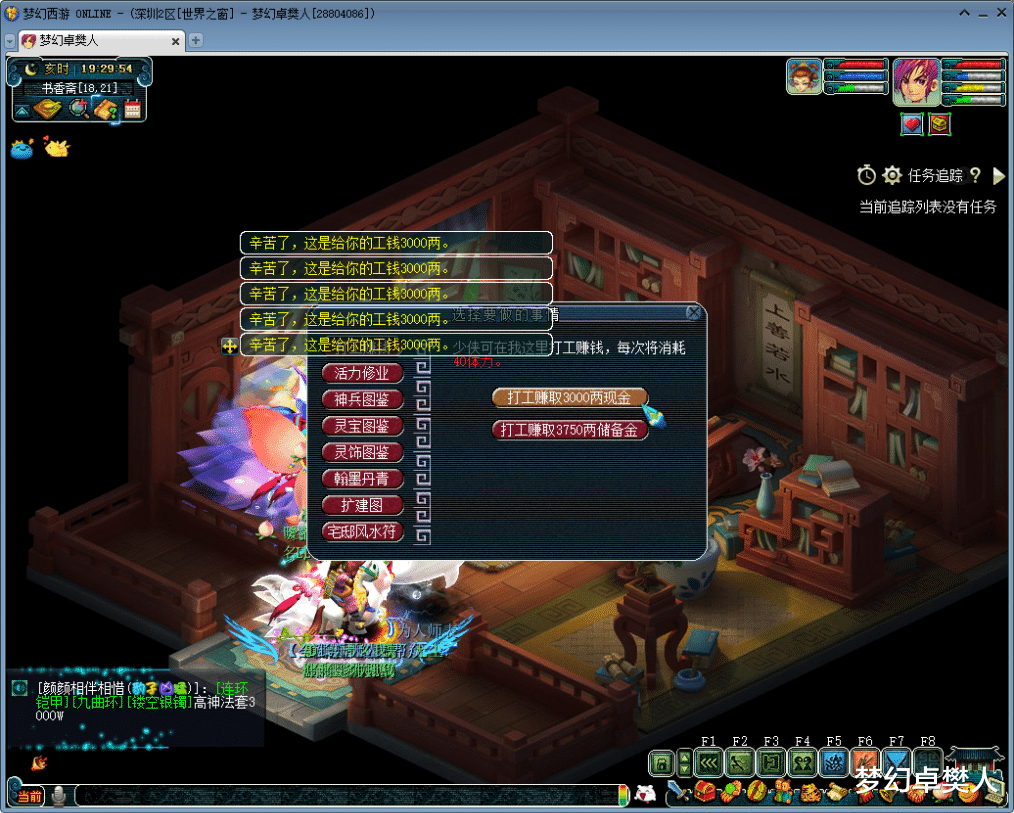Image resolution: width=1014 pixels, height=813 pixels.
Task: Select the 神兵图鉴 entry
Action: point(362,399)
